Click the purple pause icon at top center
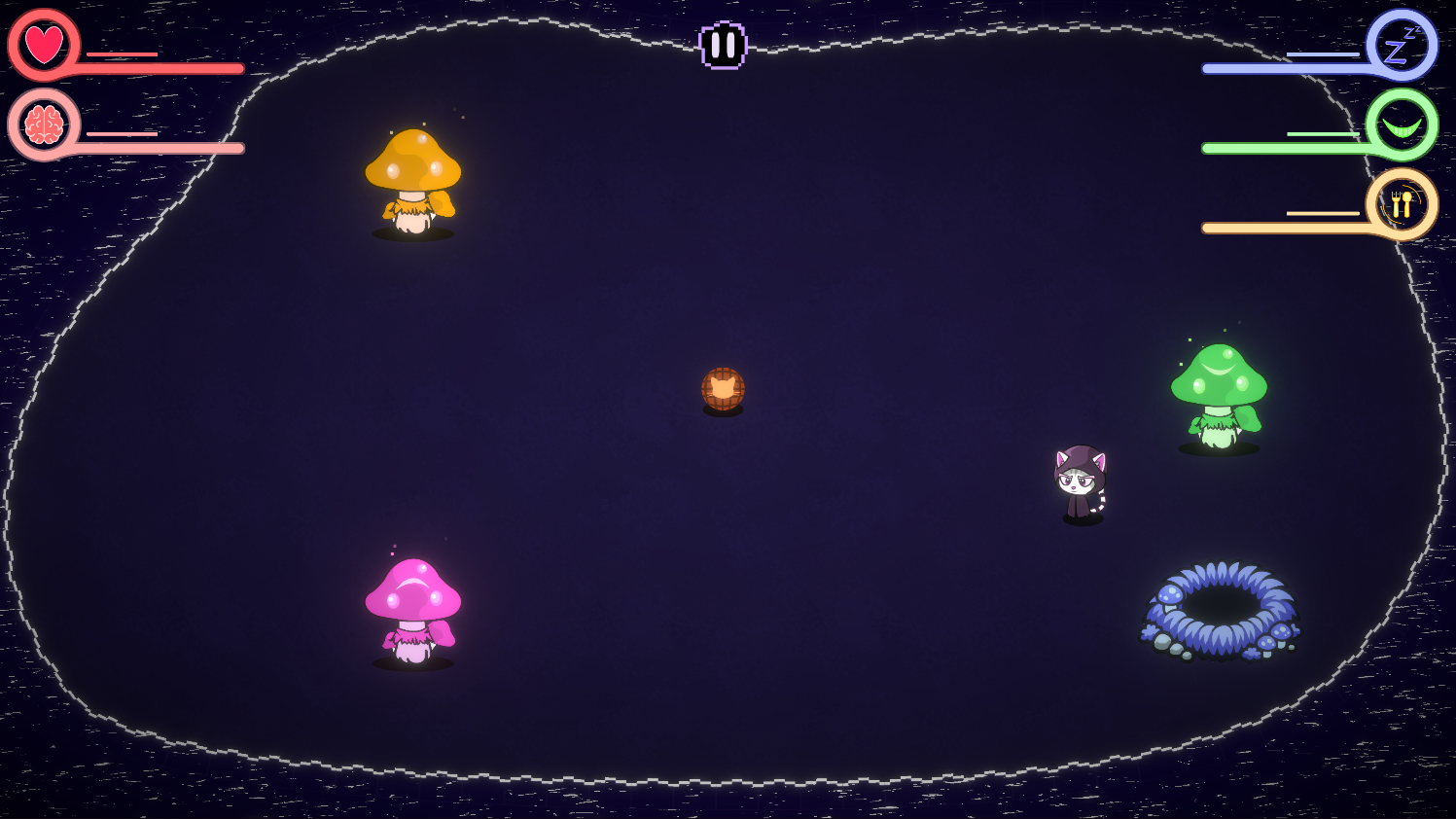The image size is (1456, 819). click(724, 43)
